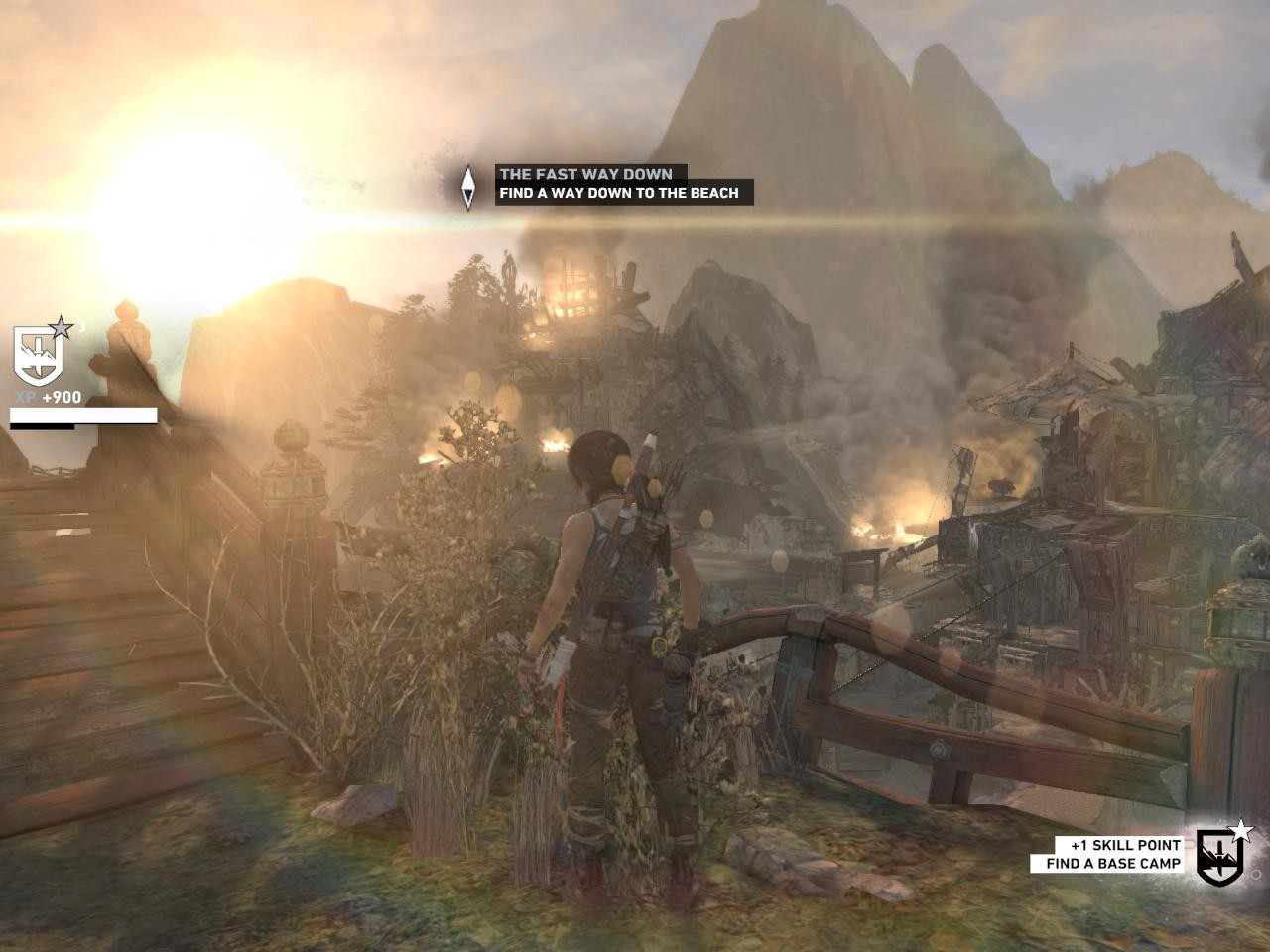Click the skill point shield star icon
This screenshot has height=952, width=1270.
click(1219, 853)
